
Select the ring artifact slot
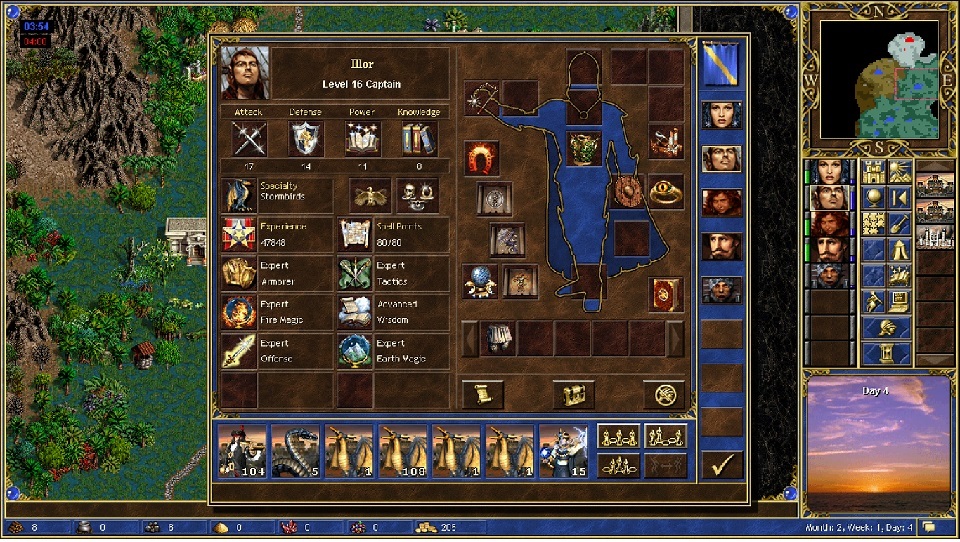(666, 190)
